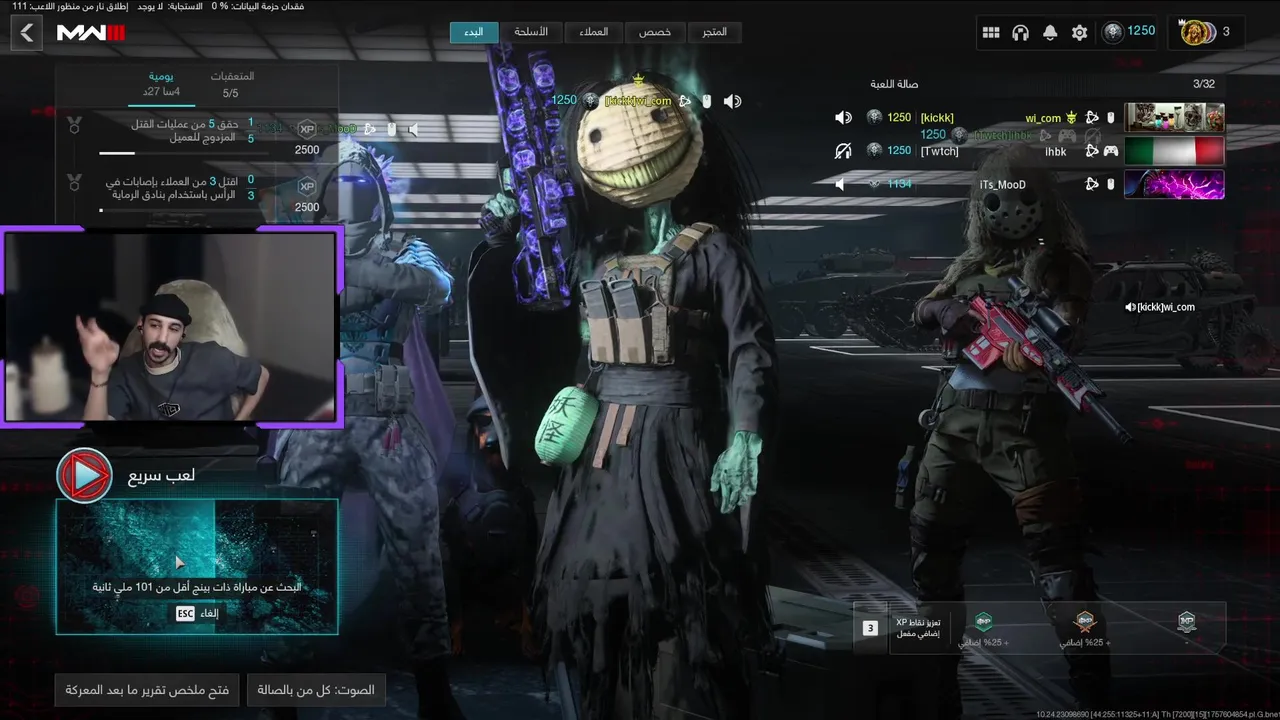This screenshot has width=1280, height=720.
Task: Open the 1250 COD points balance
Action: [x=1130, y=32]
